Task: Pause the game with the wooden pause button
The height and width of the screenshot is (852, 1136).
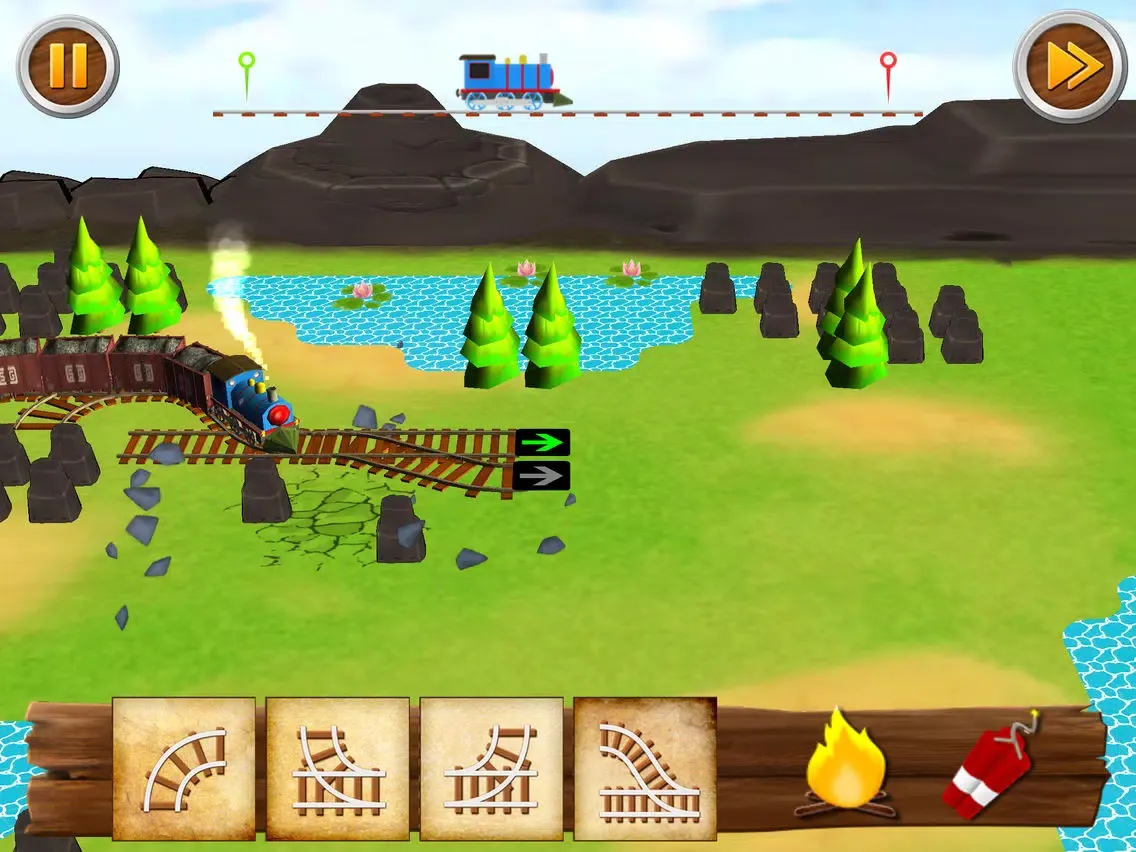Action: (67, 66)
